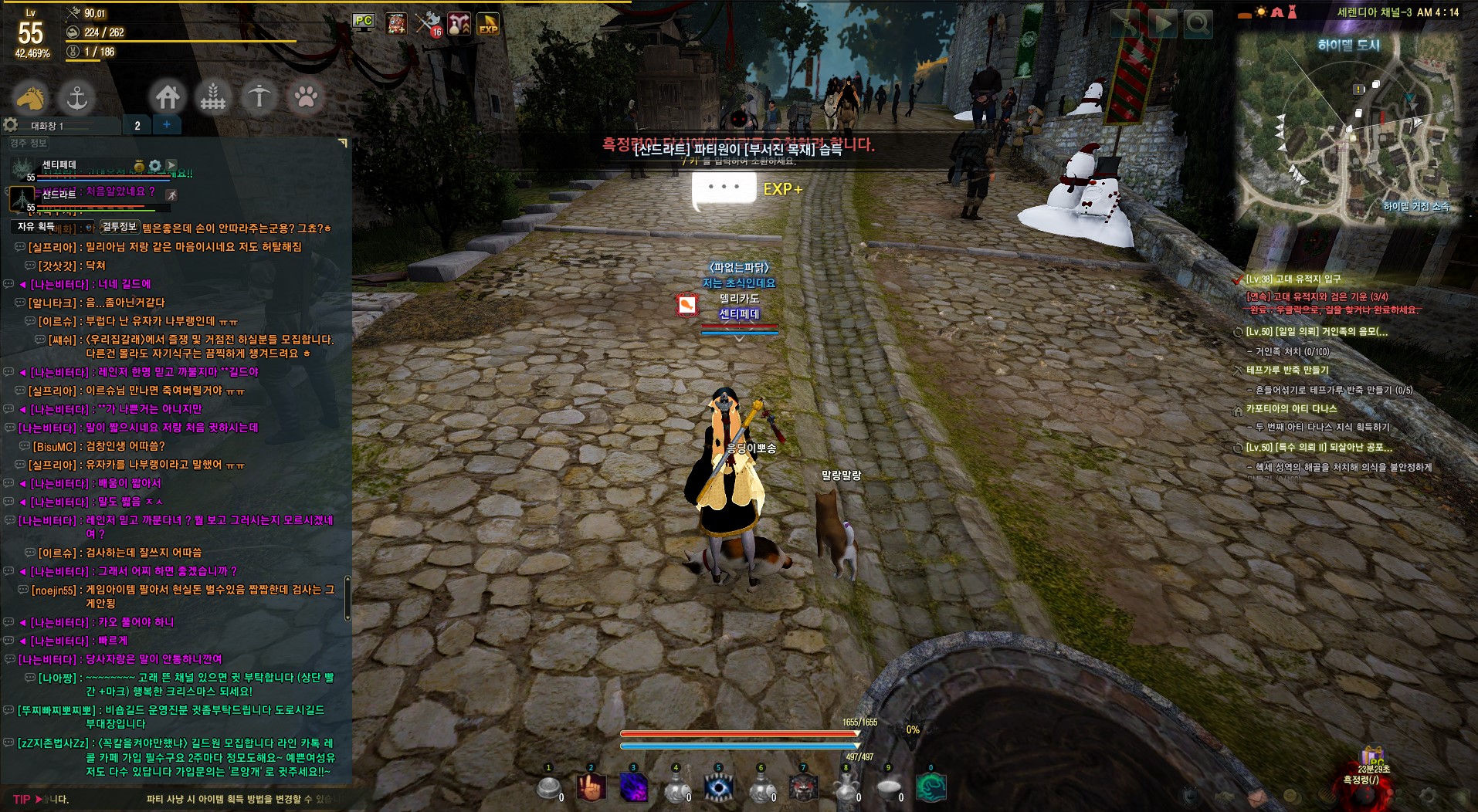This screenshot has width=1478, height=812.
Task: Open the 경주 정보 race info button
Action: pyautogui.click(x=29, y=143)
